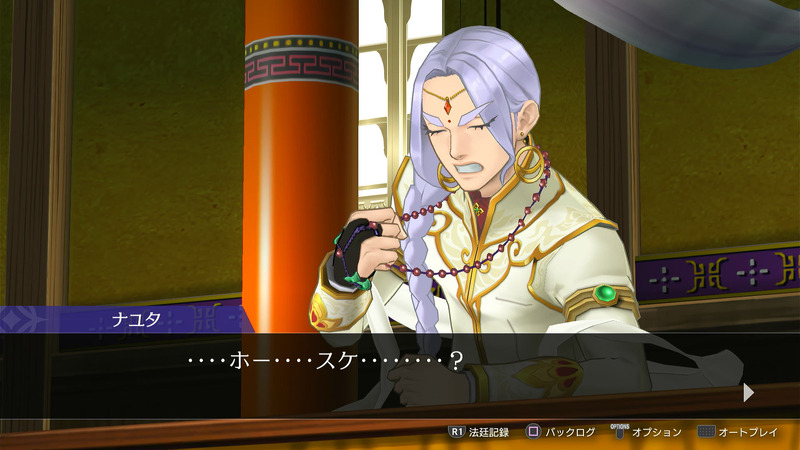Show the バックログ dialogue backlog
Screen dimensions: 800x450
pyautogui.click(x=561, y=432)
